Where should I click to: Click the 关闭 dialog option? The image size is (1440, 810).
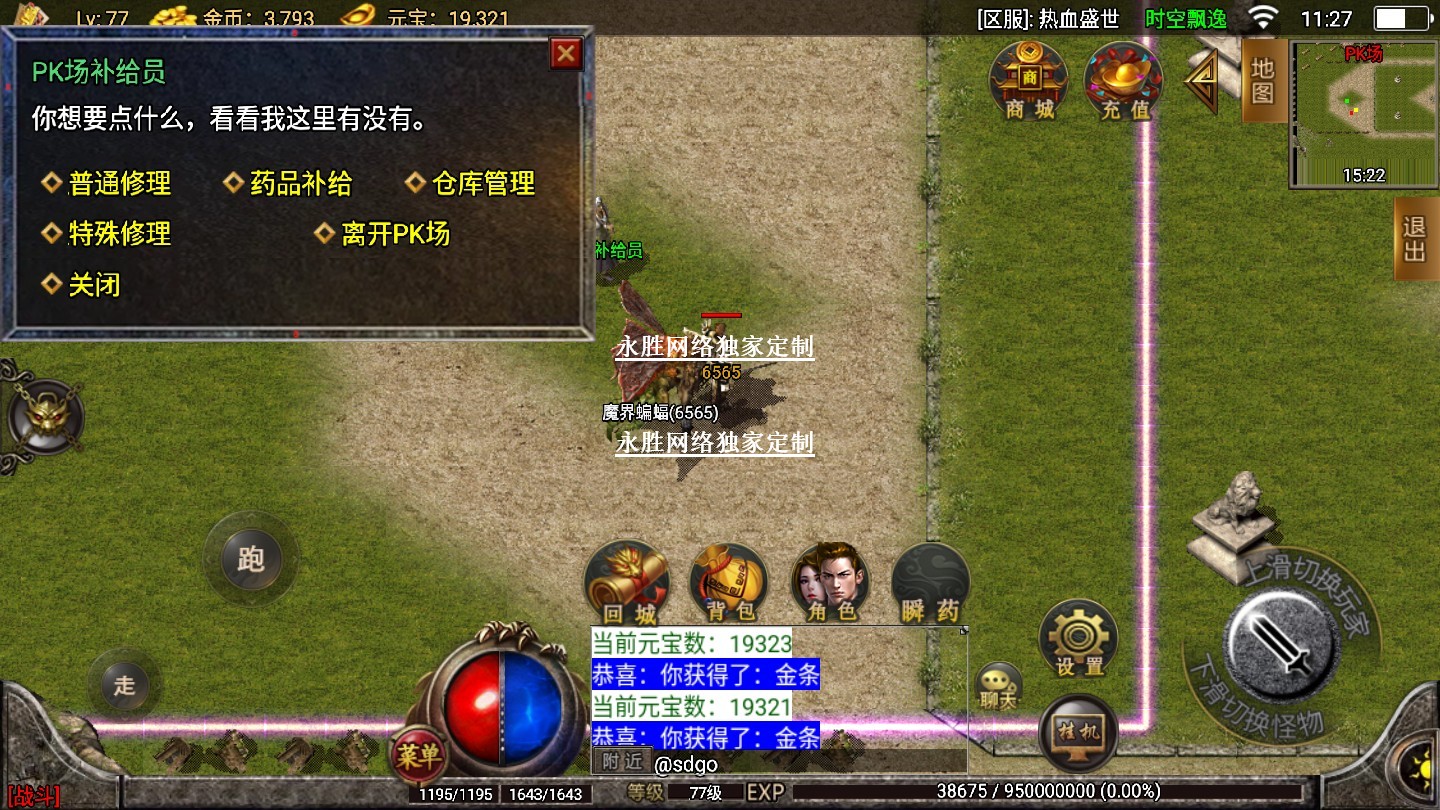click(94, 285)
